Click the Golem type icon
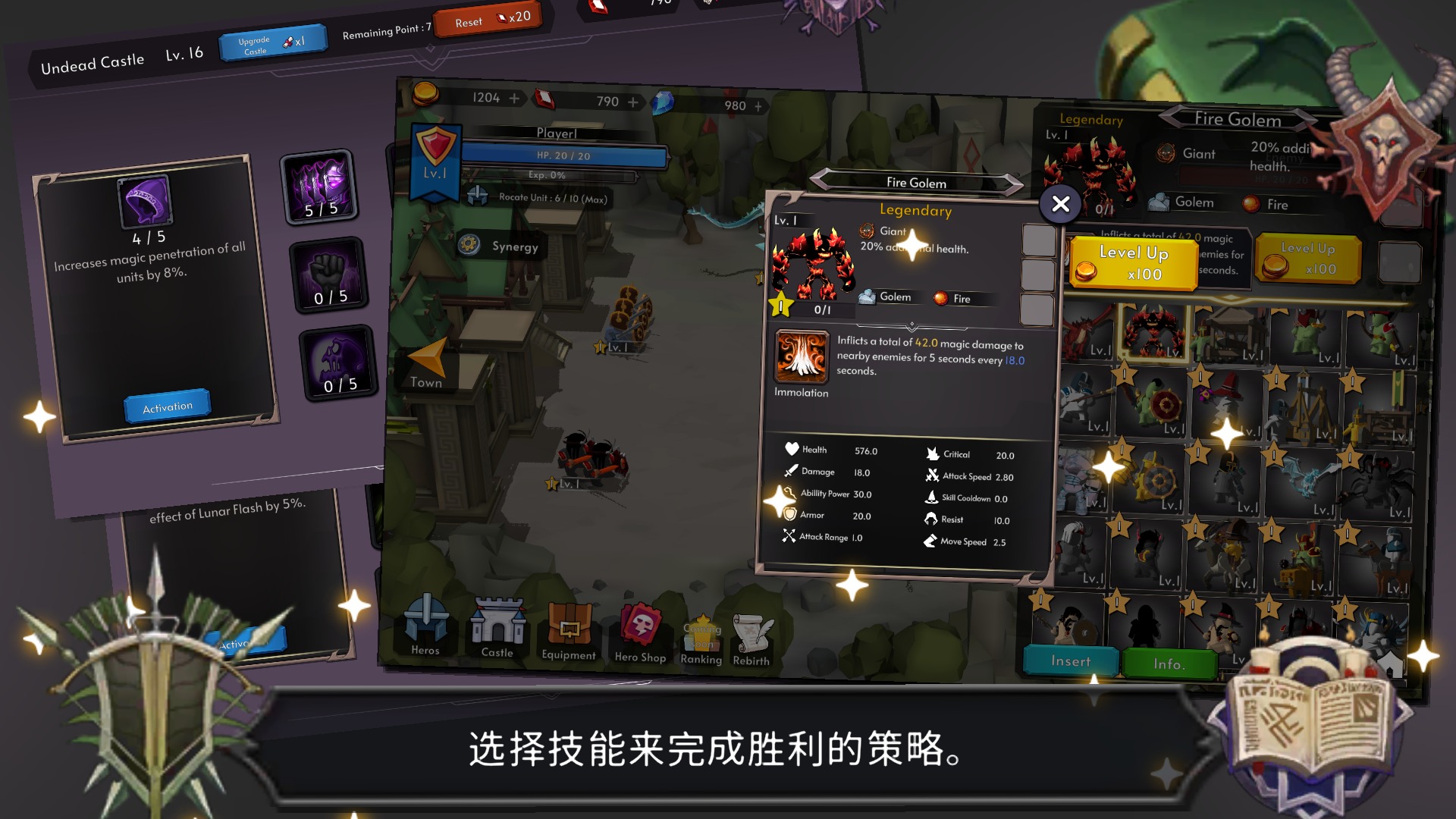 865,297
